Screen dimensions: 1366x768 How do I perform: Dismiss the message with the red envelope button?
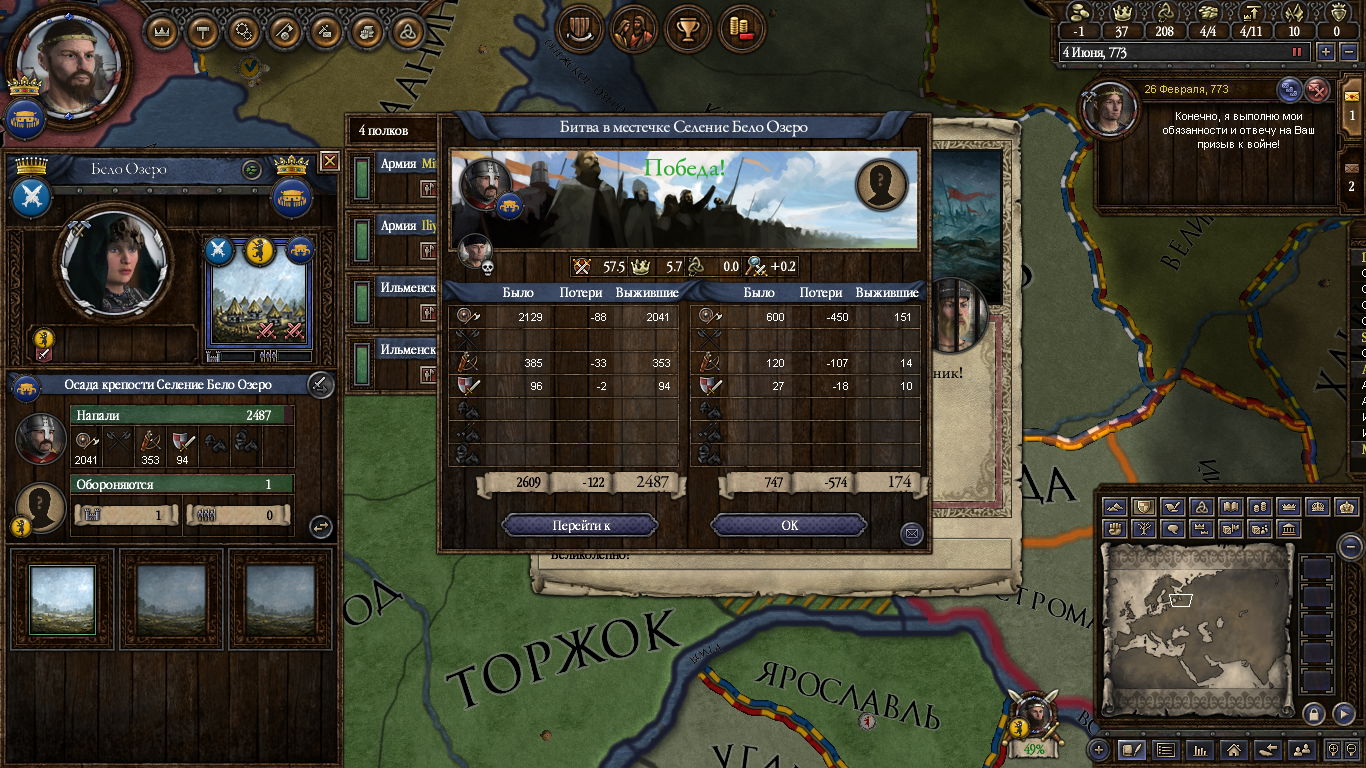tap(1319, 90)
